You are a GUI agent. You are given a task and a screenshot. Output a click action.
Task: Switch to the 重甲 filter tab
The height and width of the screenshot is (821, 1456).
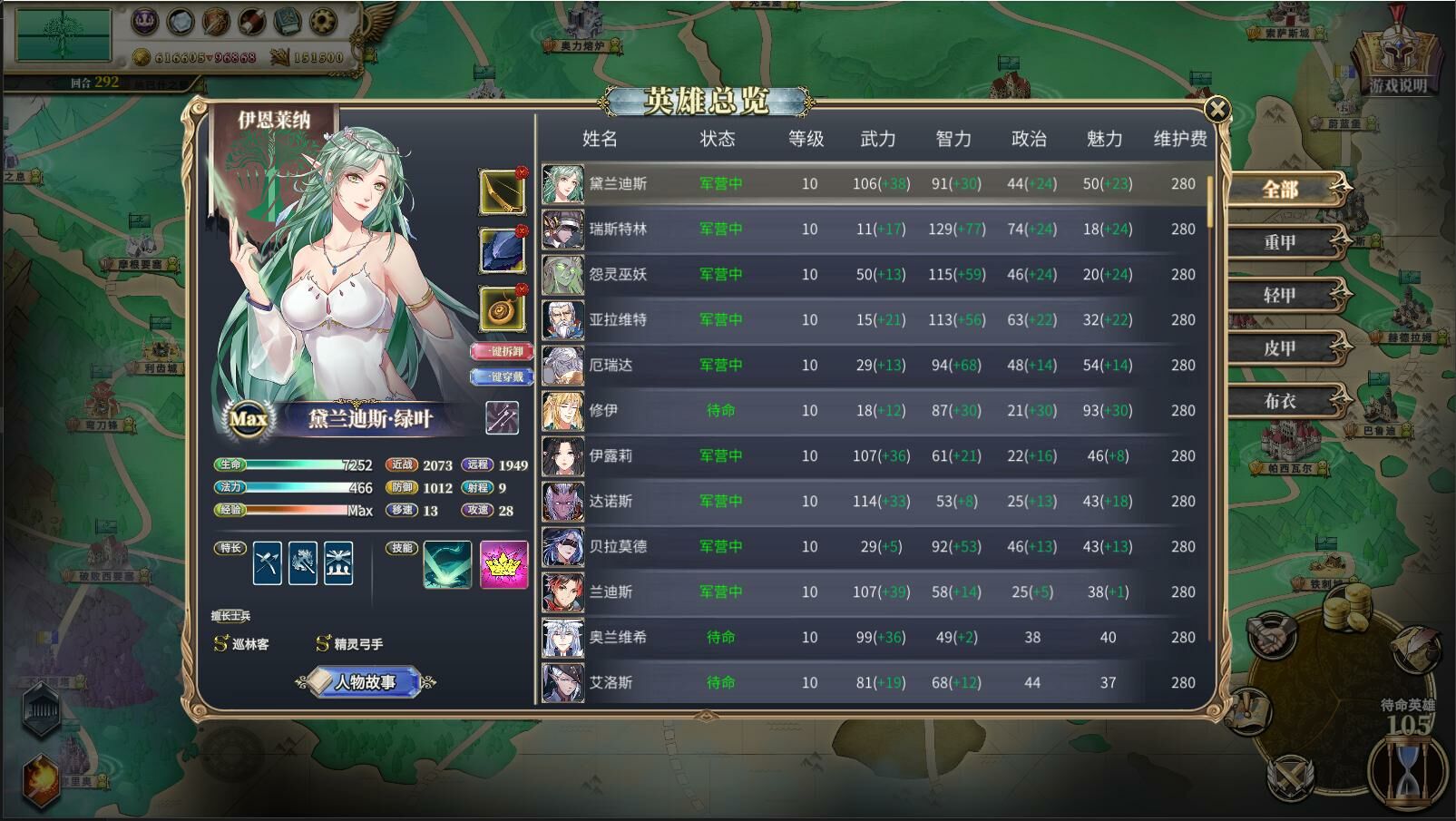coord(1280,242)
